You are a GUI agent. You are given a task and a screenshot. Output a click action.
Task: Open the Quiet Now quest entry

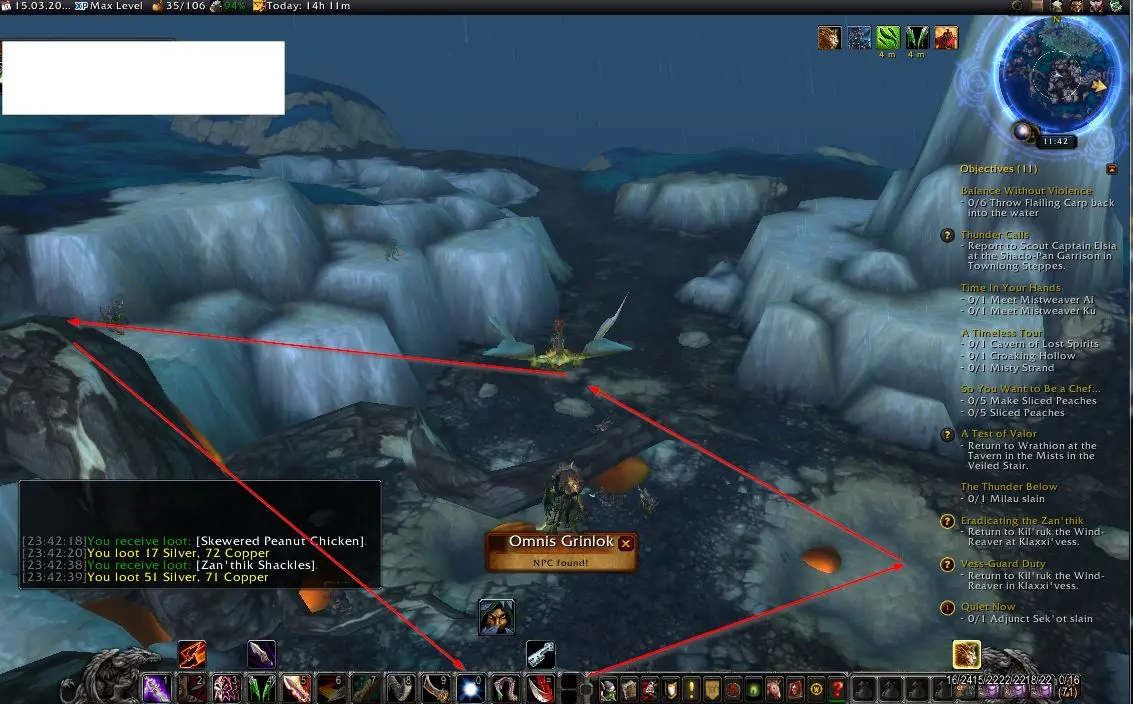(988, 607)
